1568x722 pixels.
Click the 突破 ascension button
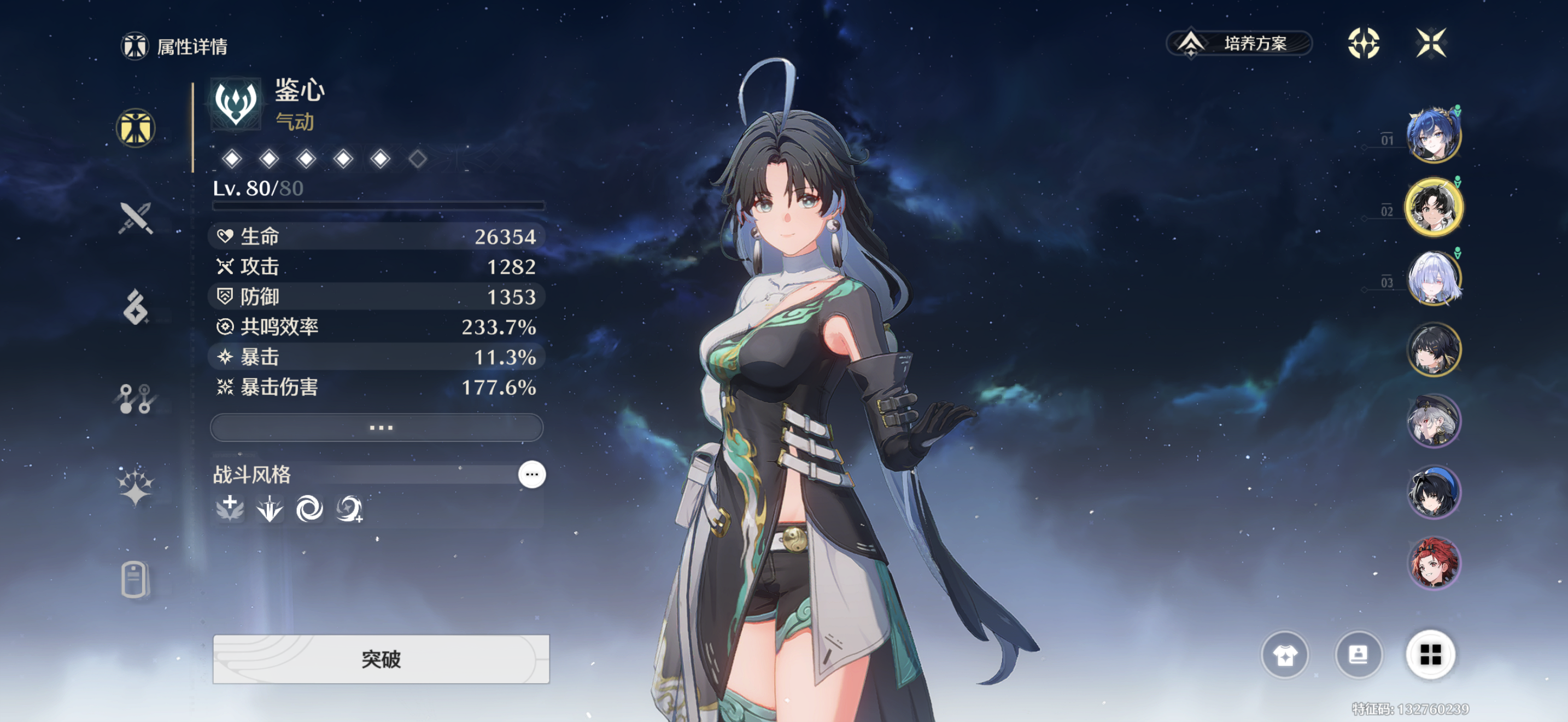381,659
